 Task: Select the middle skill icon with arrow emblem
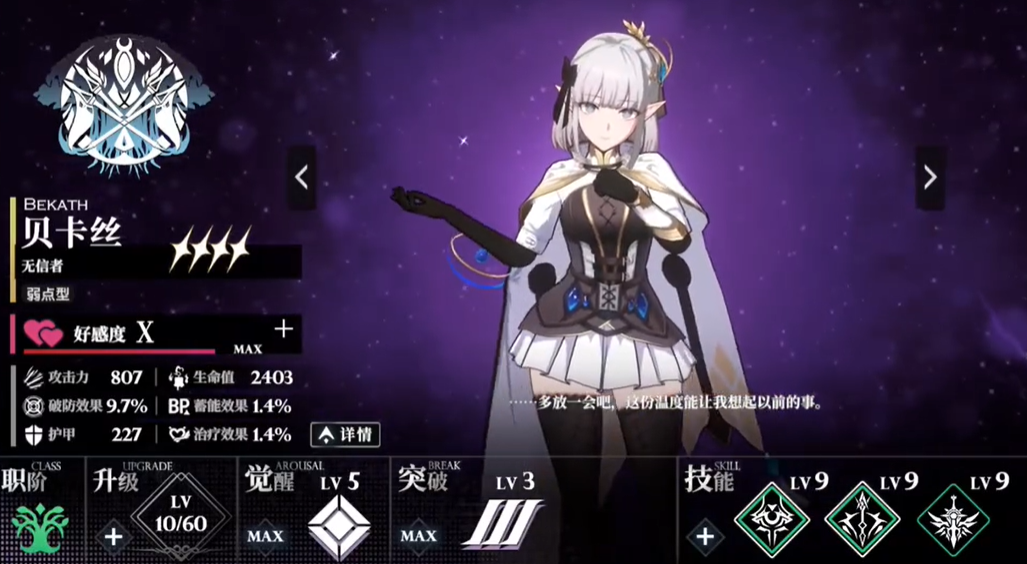(861, 520)
